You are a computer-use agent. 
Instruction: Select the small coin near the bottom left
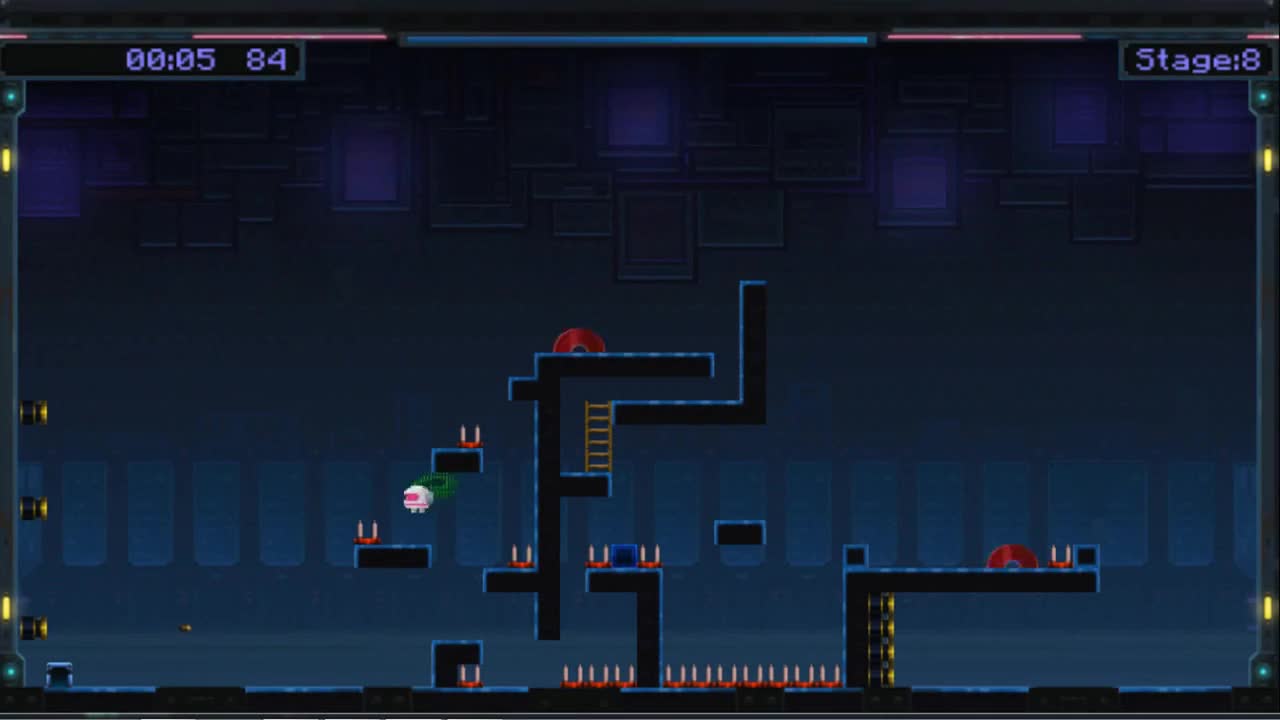(184, 627)
